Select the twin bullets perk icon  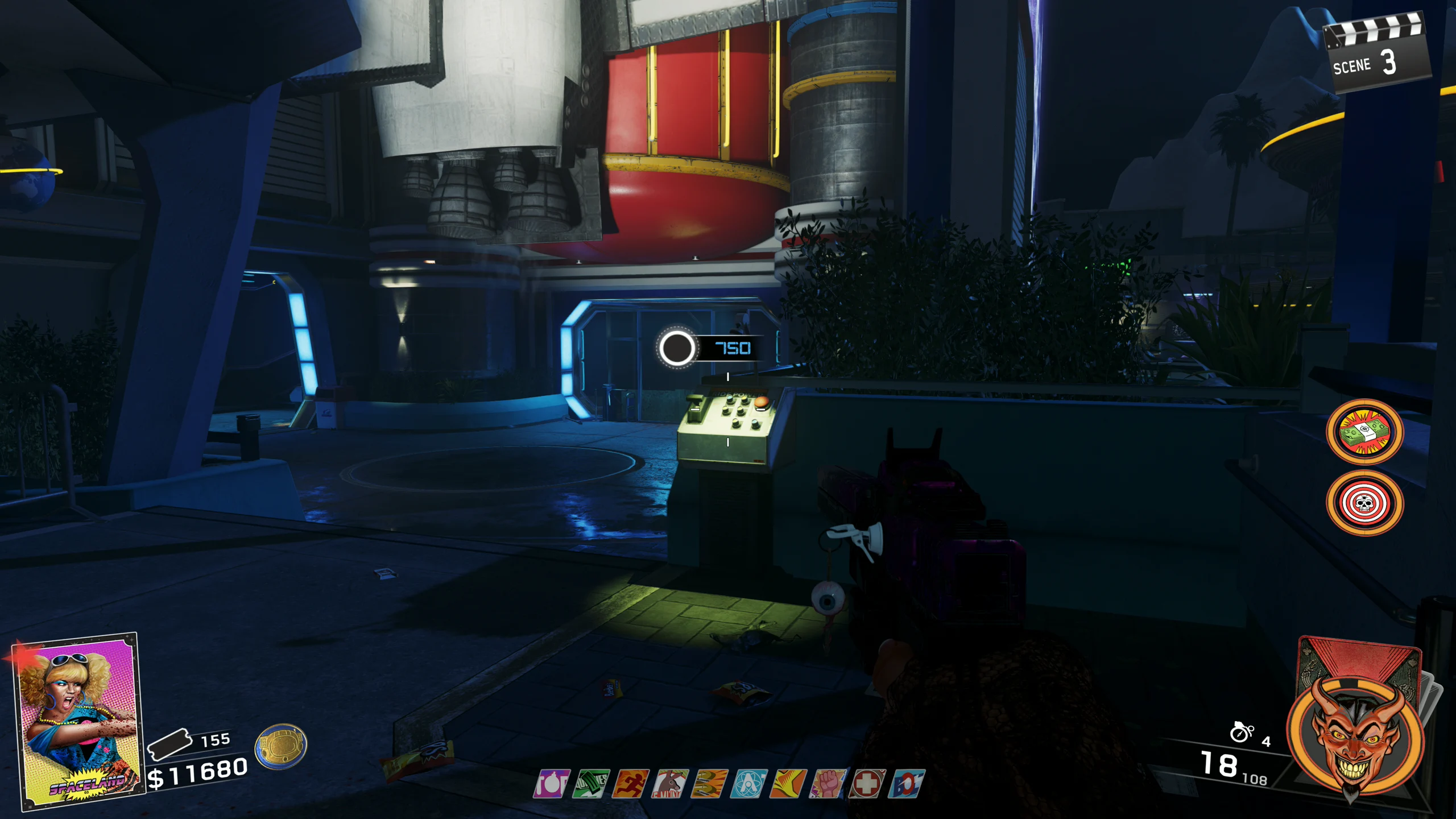[x=709, y=784]
